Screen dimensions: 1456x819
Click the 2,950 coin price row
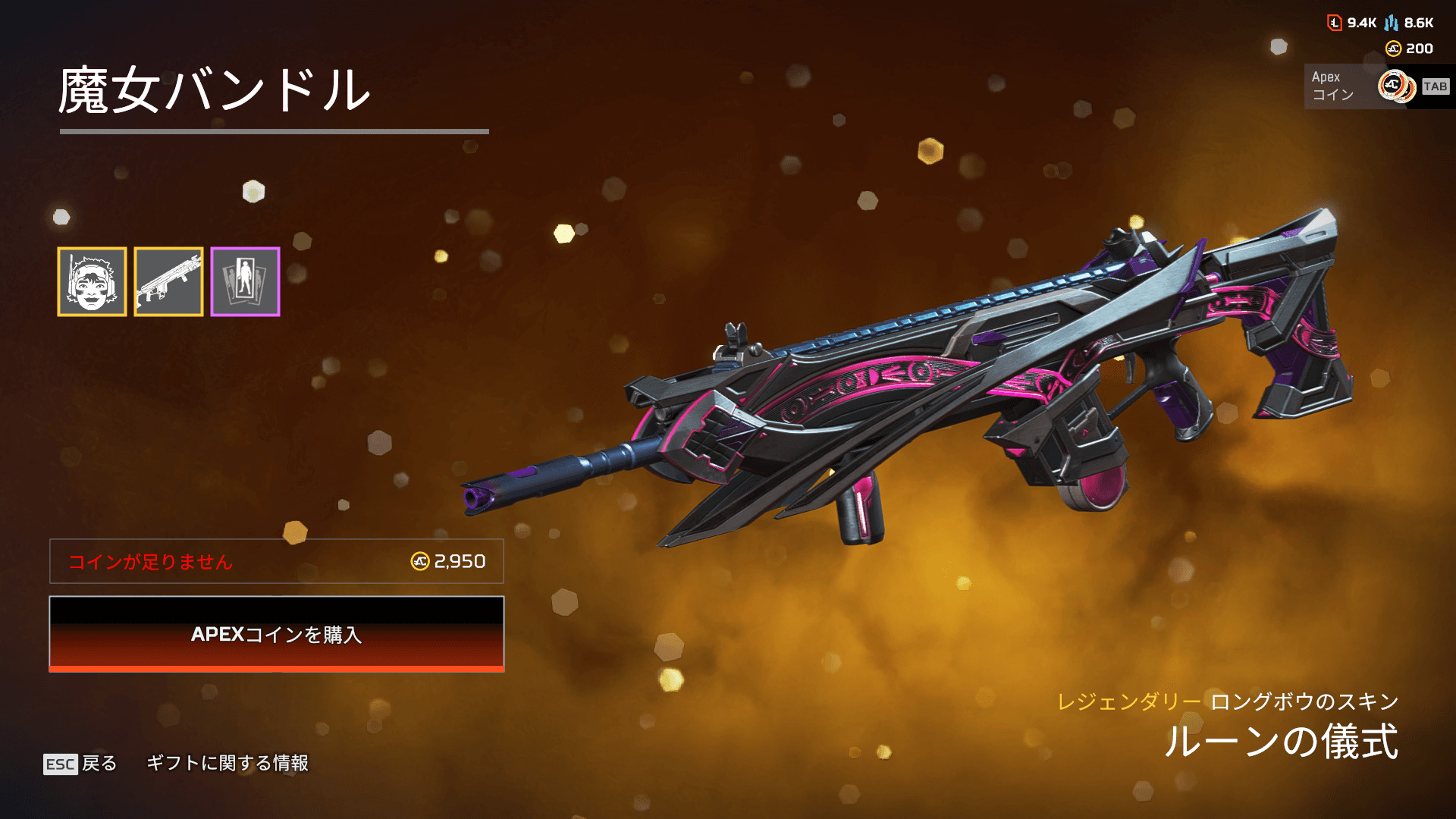[x=277, y=561]
